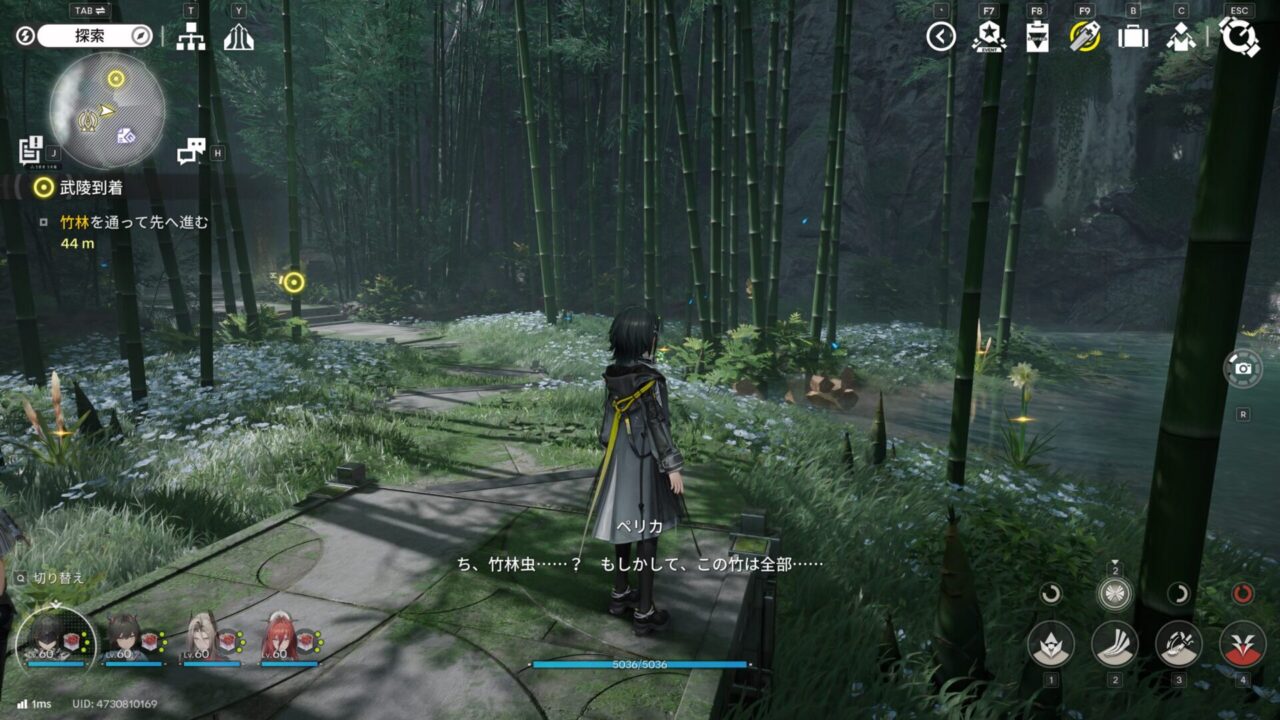Open the briefcase backpack inventory
The height and width of the screenshot is (720, 1280).
tap(1133, 37)
